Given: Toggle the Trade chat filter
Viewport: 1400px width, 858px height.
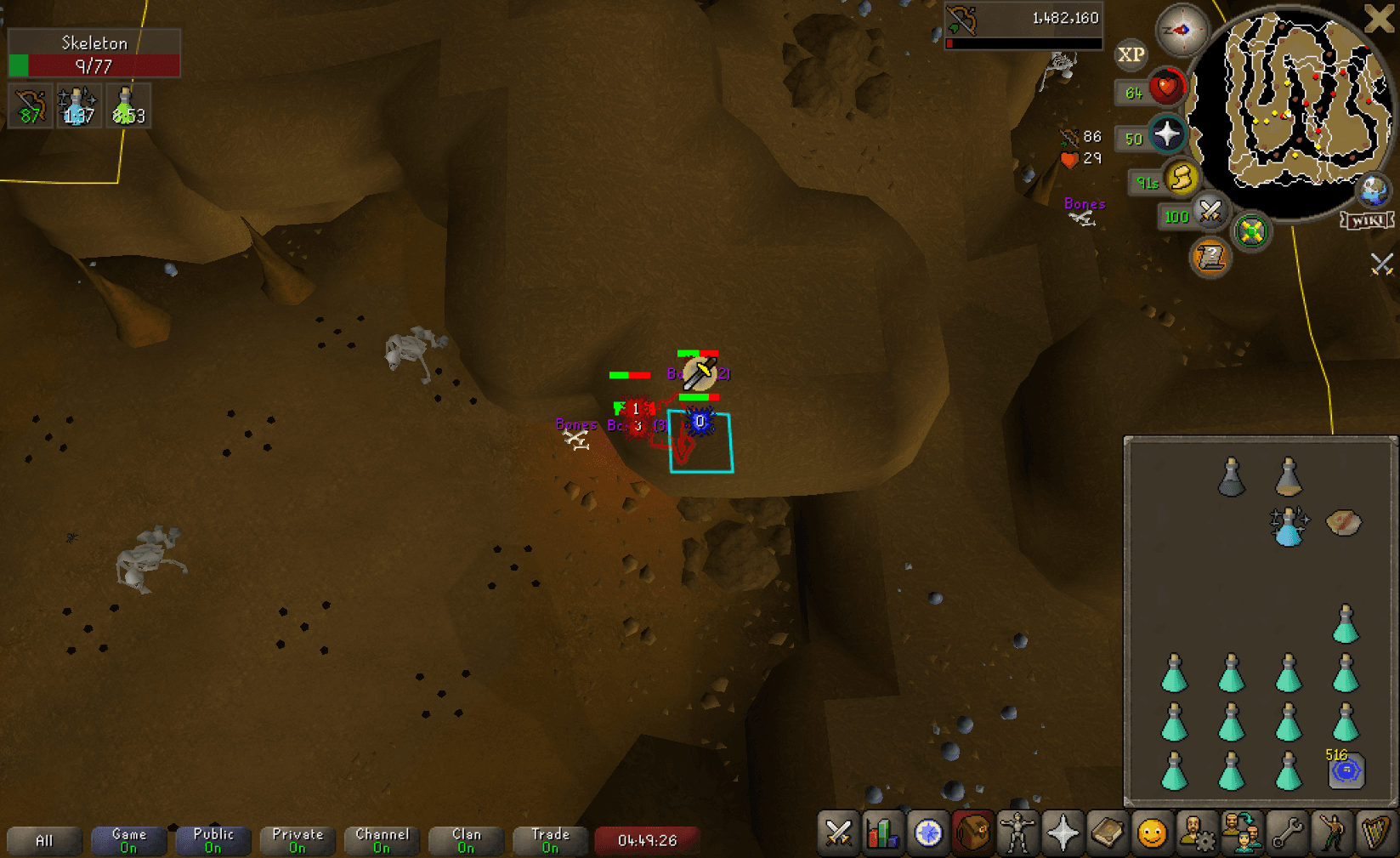Looking at the screenshot, I should 551,840.
